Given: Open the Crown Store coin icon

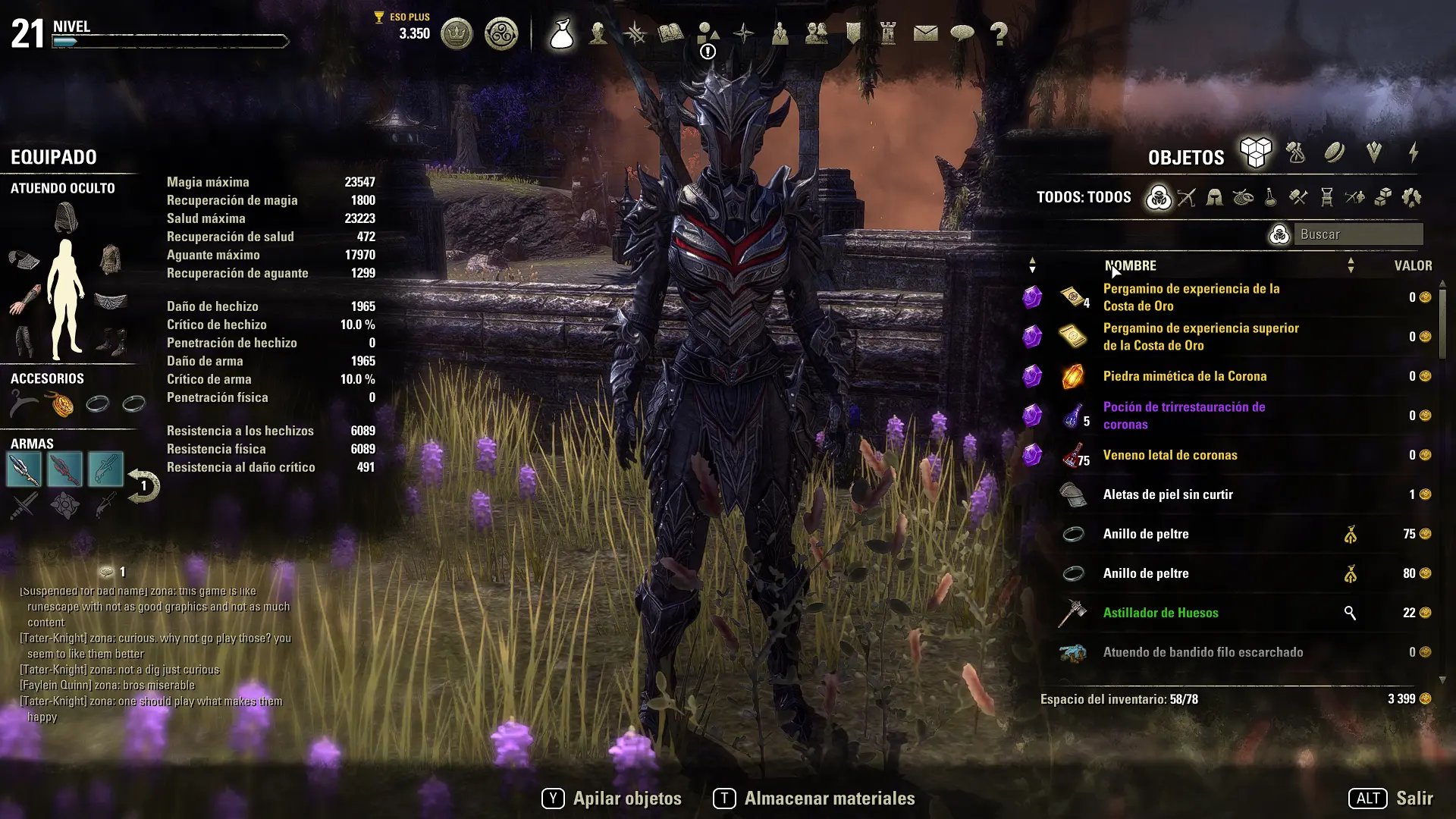Looking at the screenshot, I should (x=457, y=33).
